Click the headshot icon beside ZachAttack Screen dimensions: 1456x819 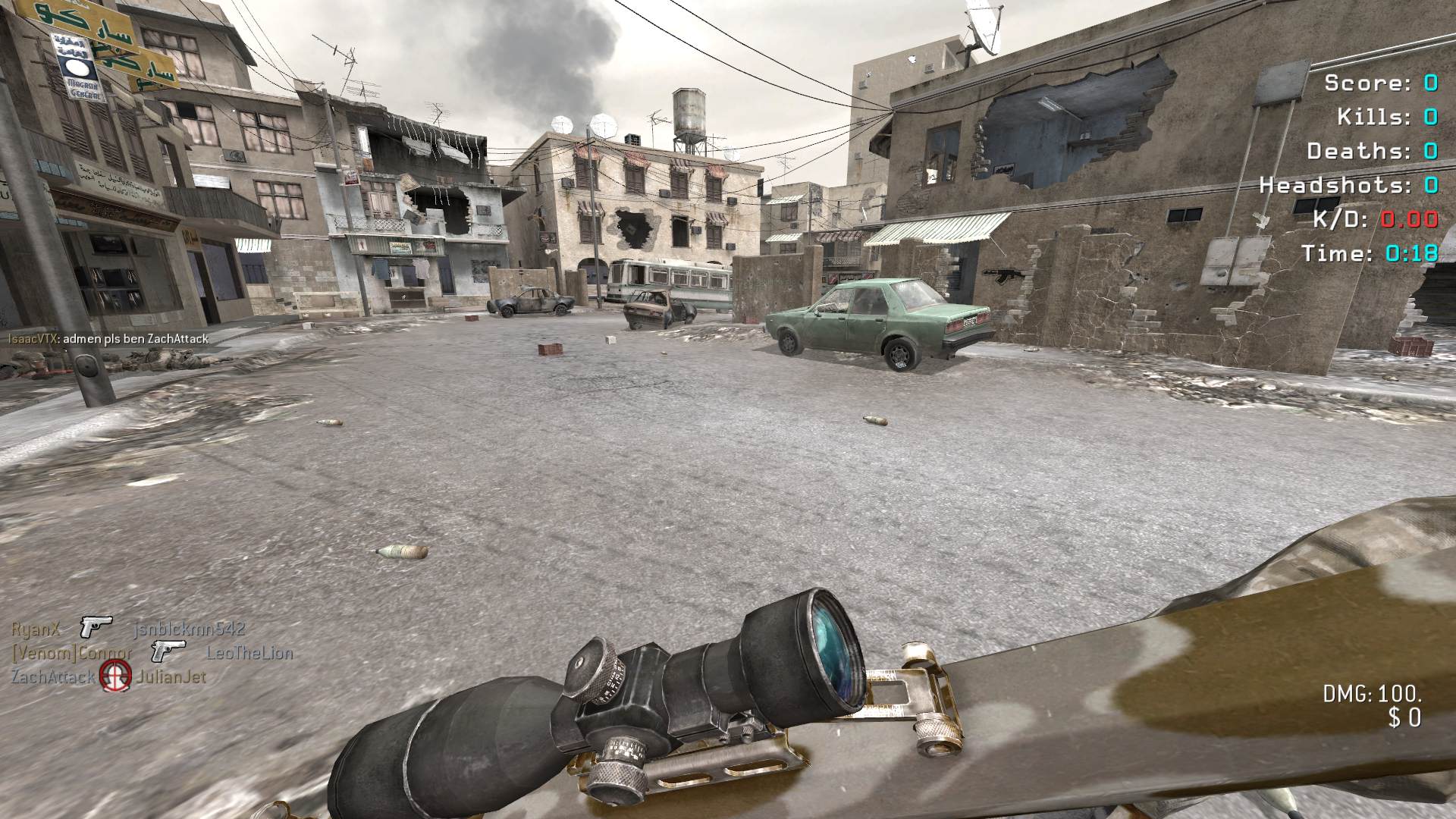(115, 676)
